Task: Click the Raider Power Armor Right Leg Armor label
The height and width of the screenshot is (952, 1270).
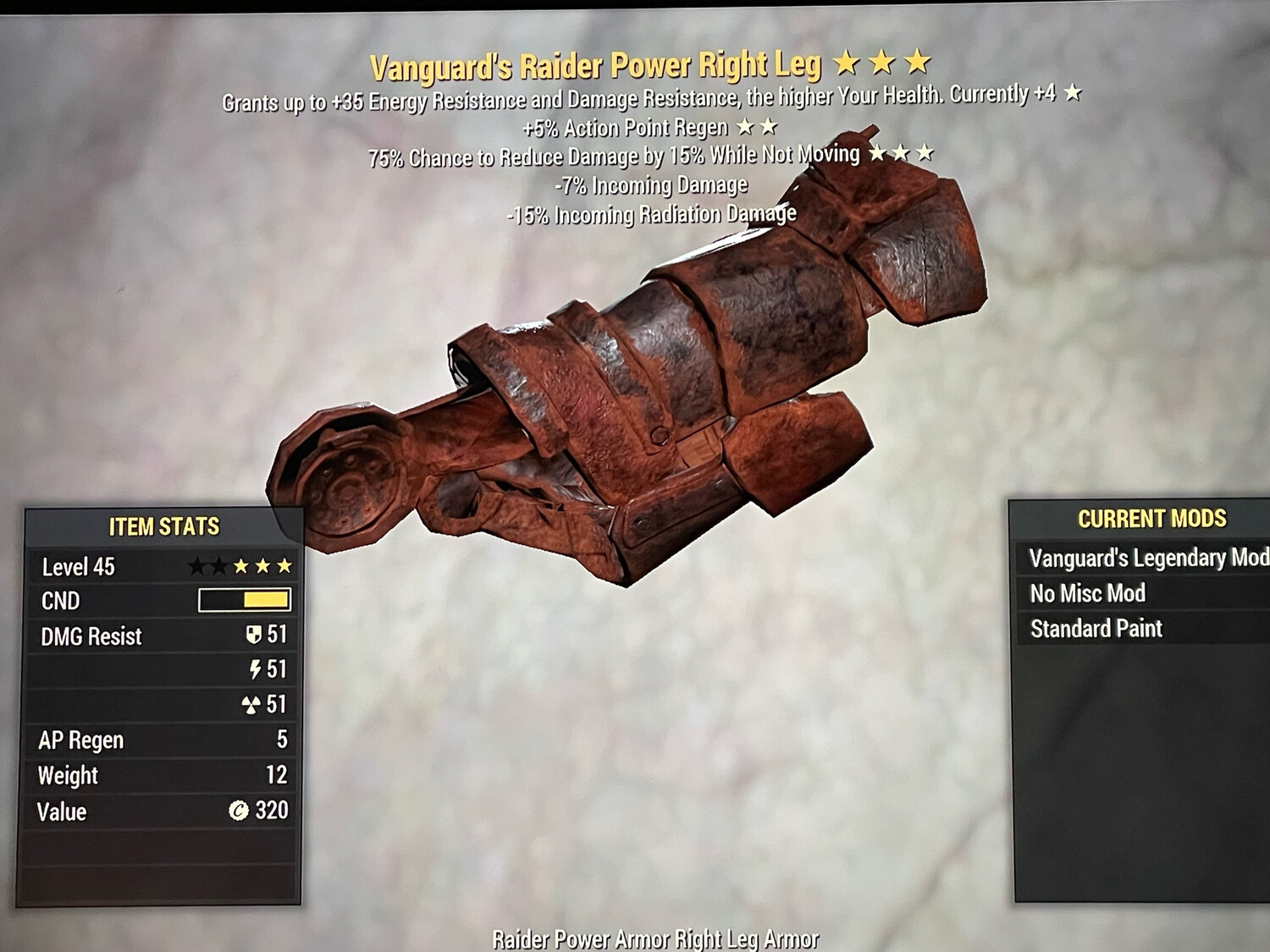Action: tap(655, 938)
